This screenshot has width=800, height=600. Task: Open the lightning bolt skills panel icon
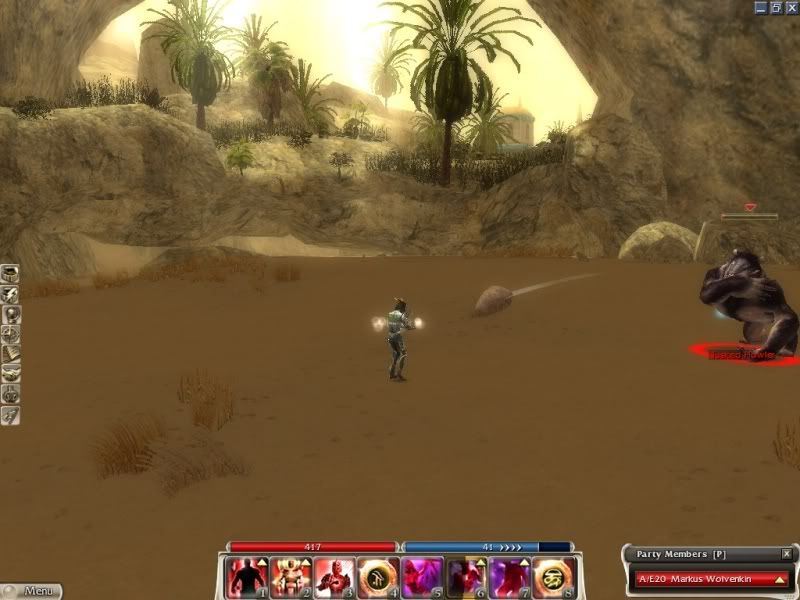click(x=10, y=293)
